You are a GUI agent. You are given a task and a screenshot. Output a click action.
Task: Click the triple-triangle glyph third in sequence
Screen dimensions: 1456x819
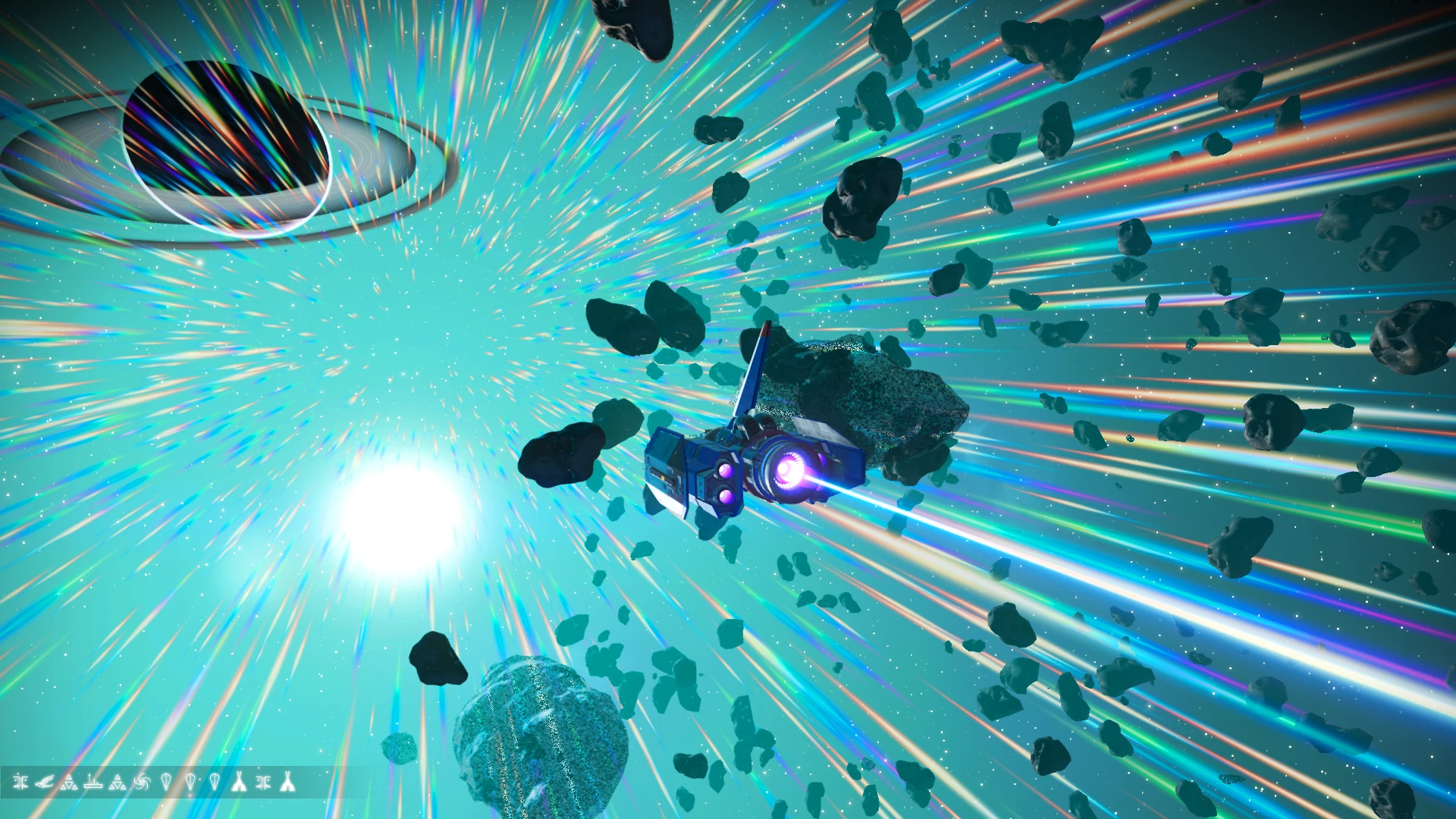70,783
